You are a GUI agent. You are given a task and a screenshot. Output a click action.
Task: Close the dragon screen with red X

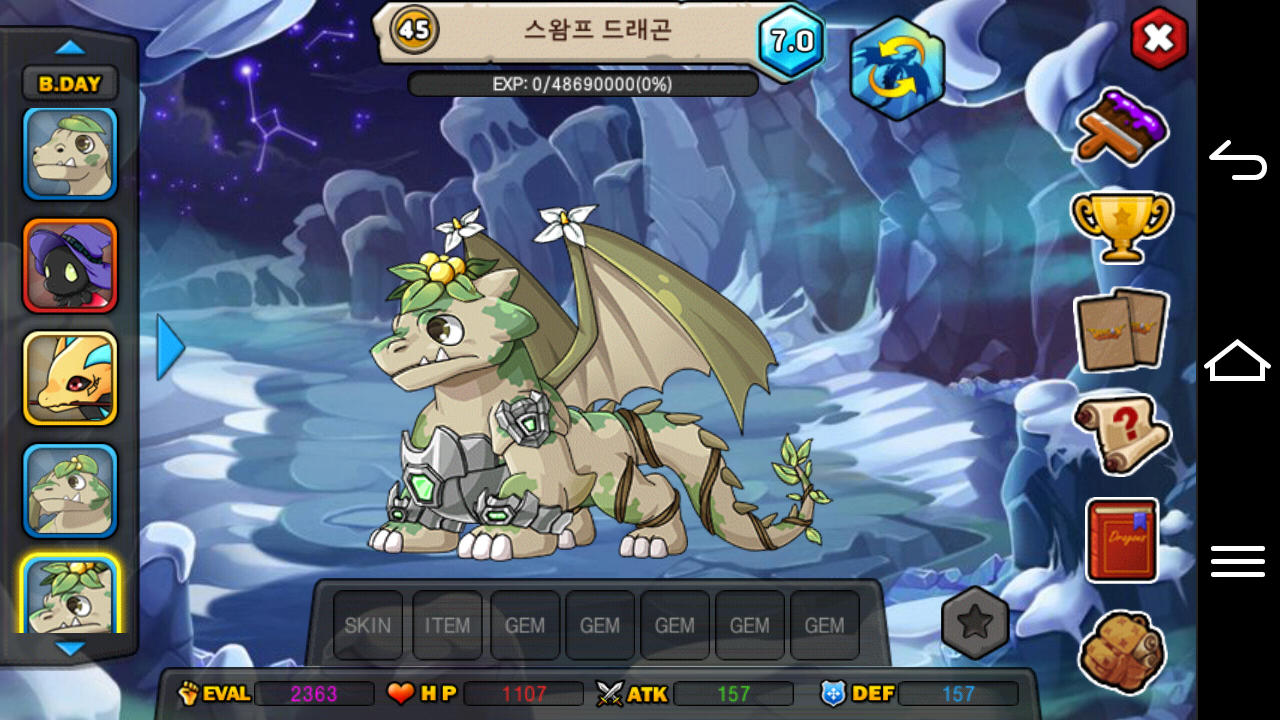click(x=1158, y=39)
